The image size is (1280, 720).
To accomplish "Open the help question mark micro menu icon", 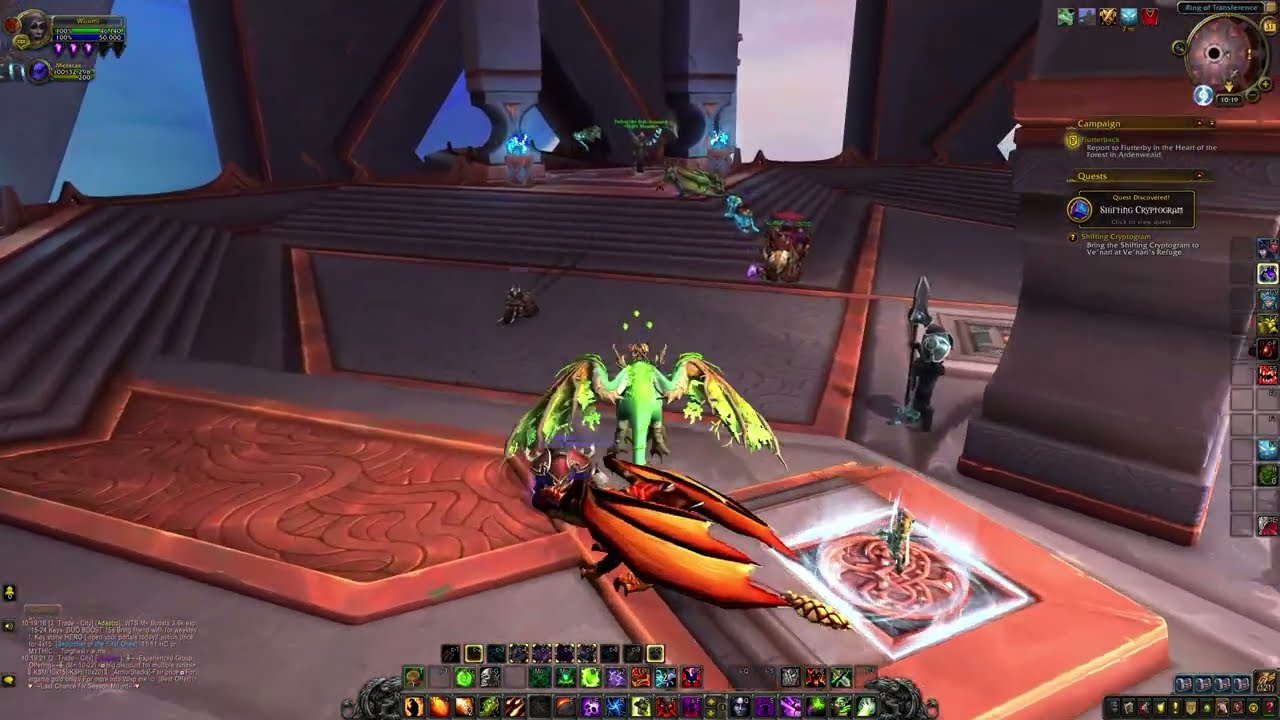I will [1270, 708].
